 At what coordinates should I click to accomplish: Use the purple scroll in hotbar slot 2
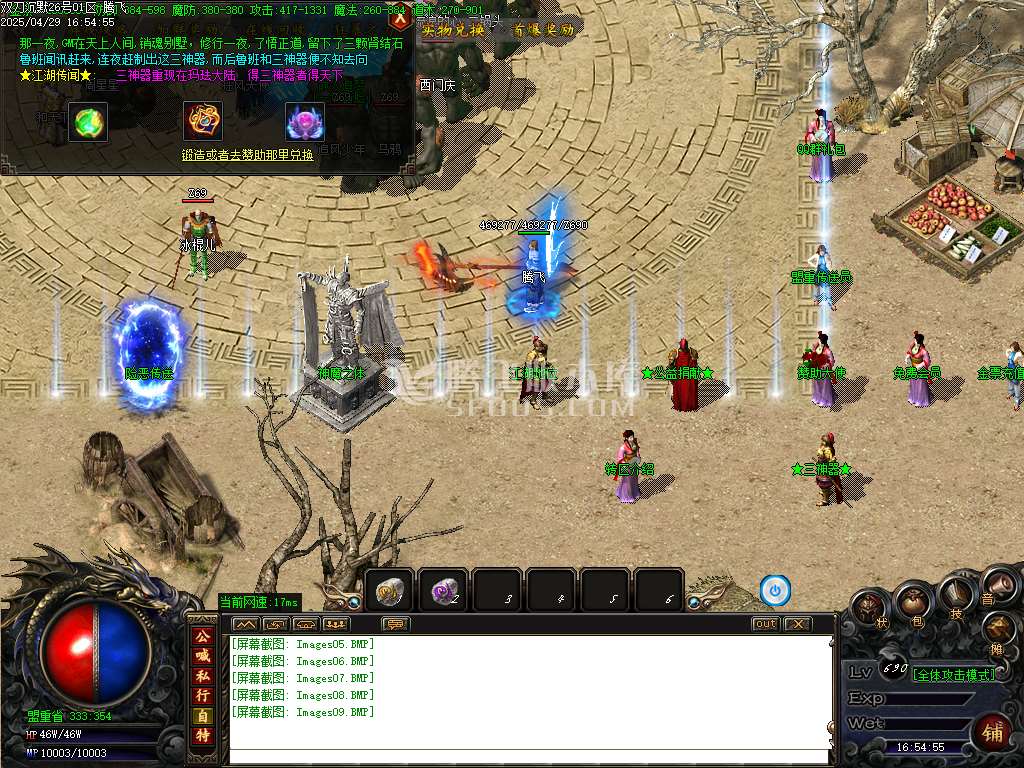click(x=443, y=592)
